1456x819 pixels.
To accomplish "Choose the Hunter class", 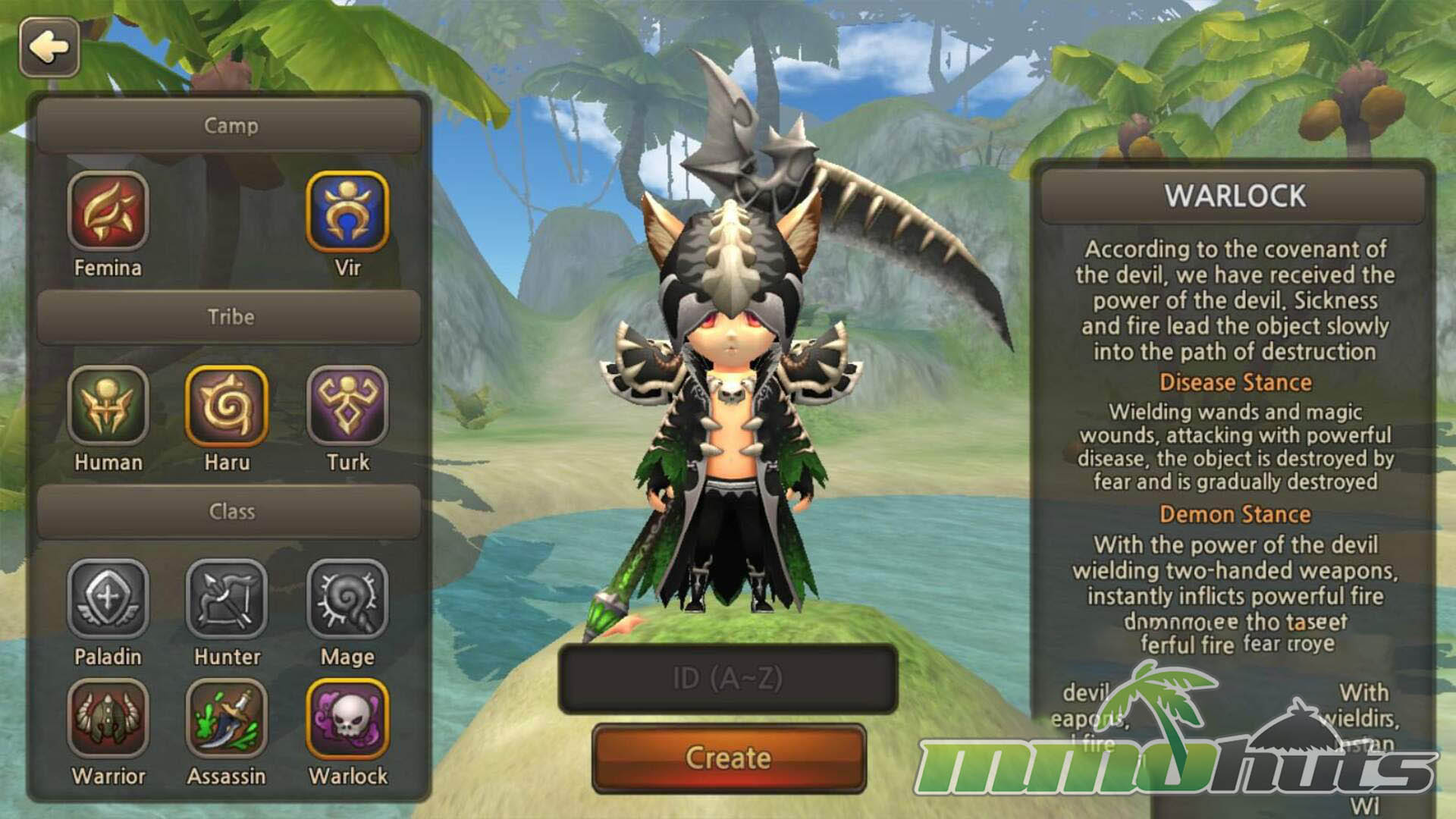I will click(x=227, y=599).
